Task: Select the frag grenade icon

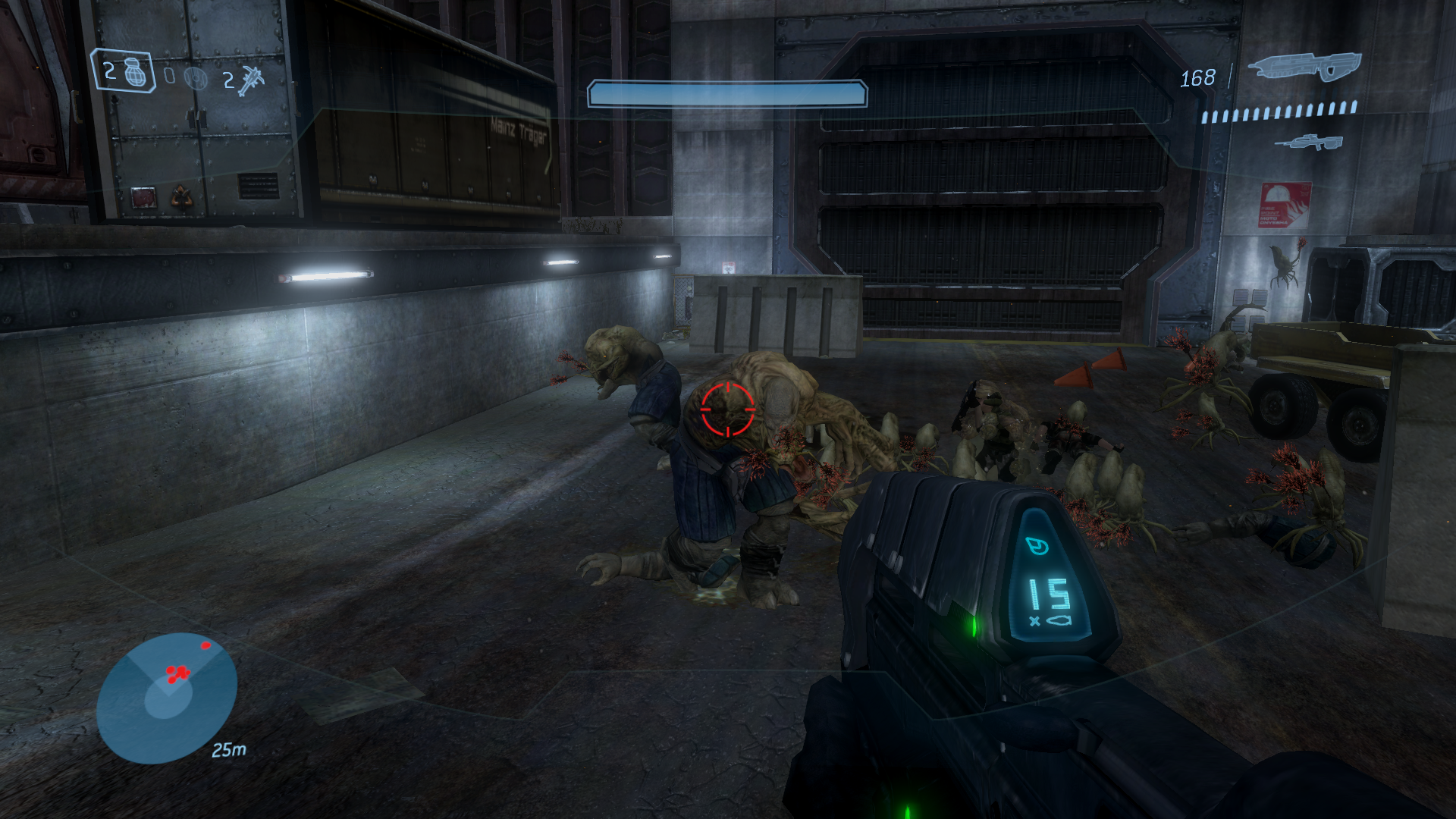Action: 136,73
